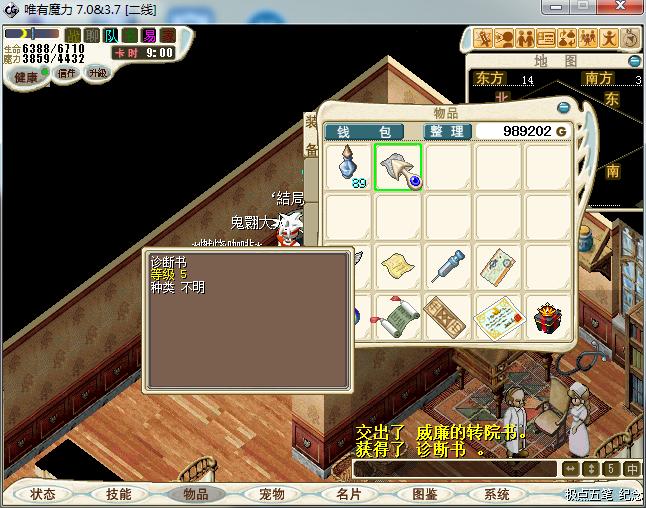This screenshot has height=508, width=646.
Task: Select the syringe item slot
Action: [448, 266]
